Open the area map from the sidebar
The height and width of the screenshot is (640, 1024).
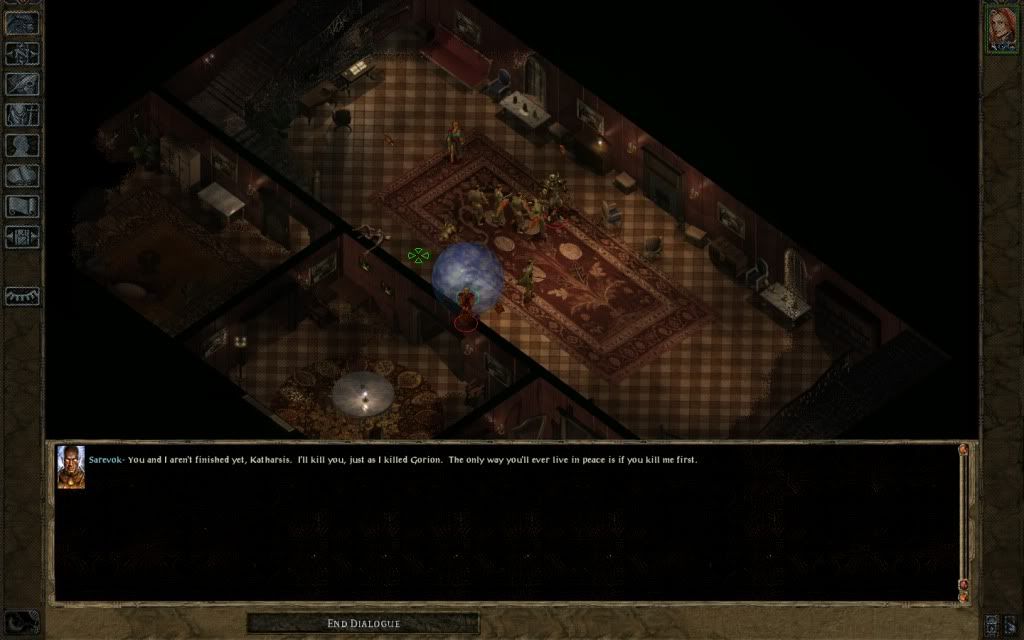(22, 54)
